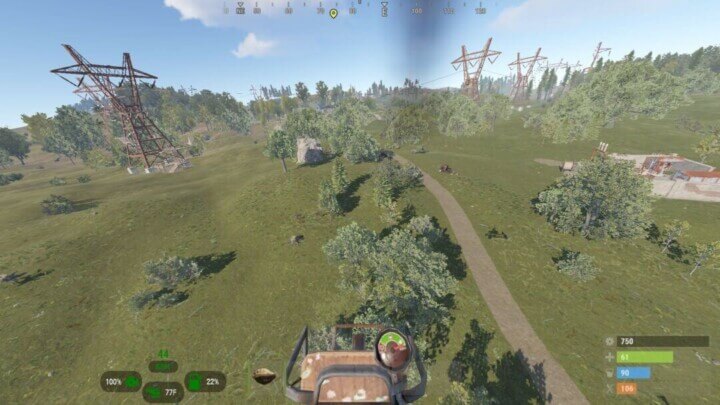Select the 100% status indicator pill
Viewport: 720px width, 405px height.
(120, 381)
